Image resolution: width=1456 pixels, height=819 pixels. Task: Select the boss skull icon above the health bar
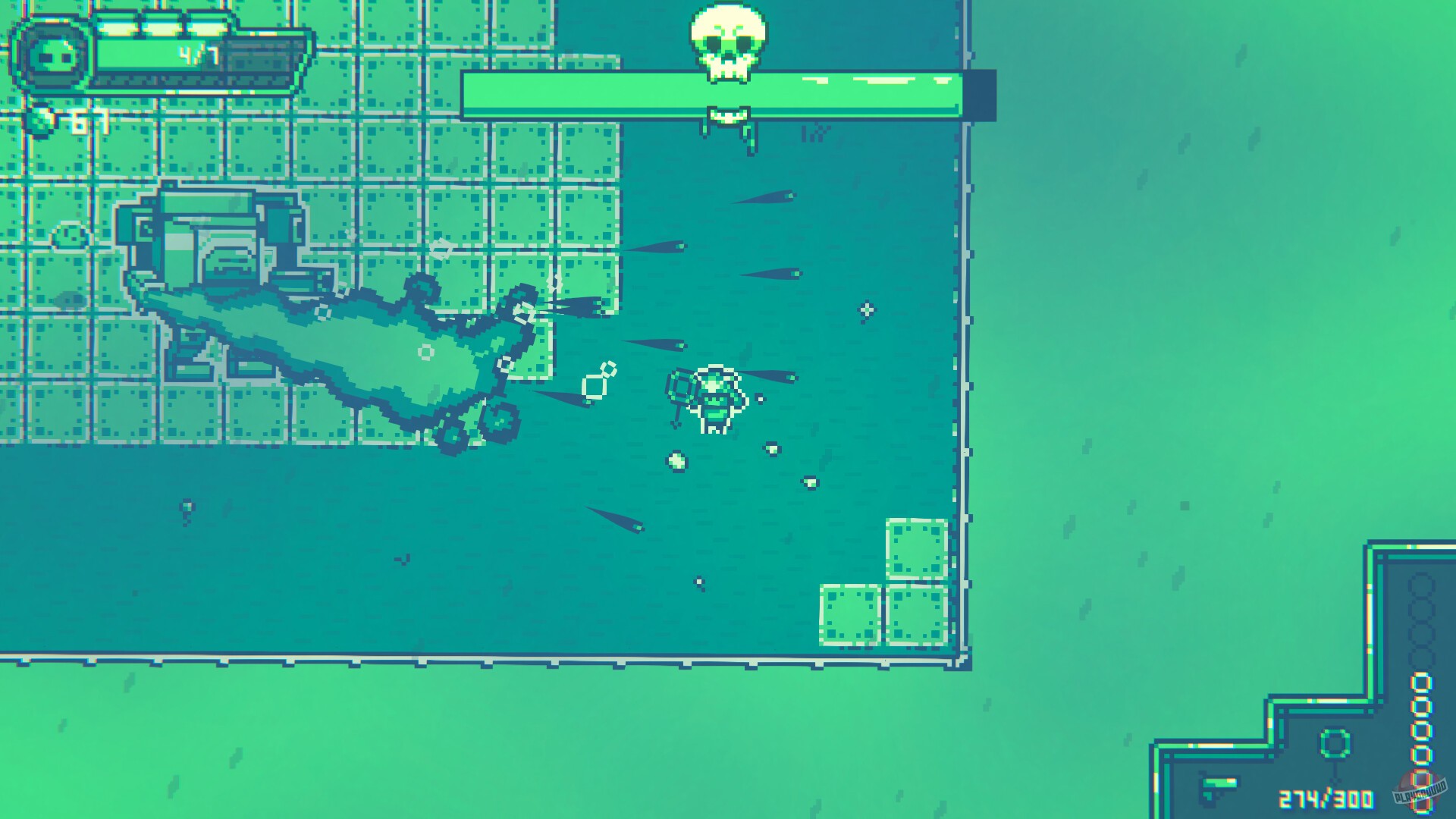(x=728, y=42)
